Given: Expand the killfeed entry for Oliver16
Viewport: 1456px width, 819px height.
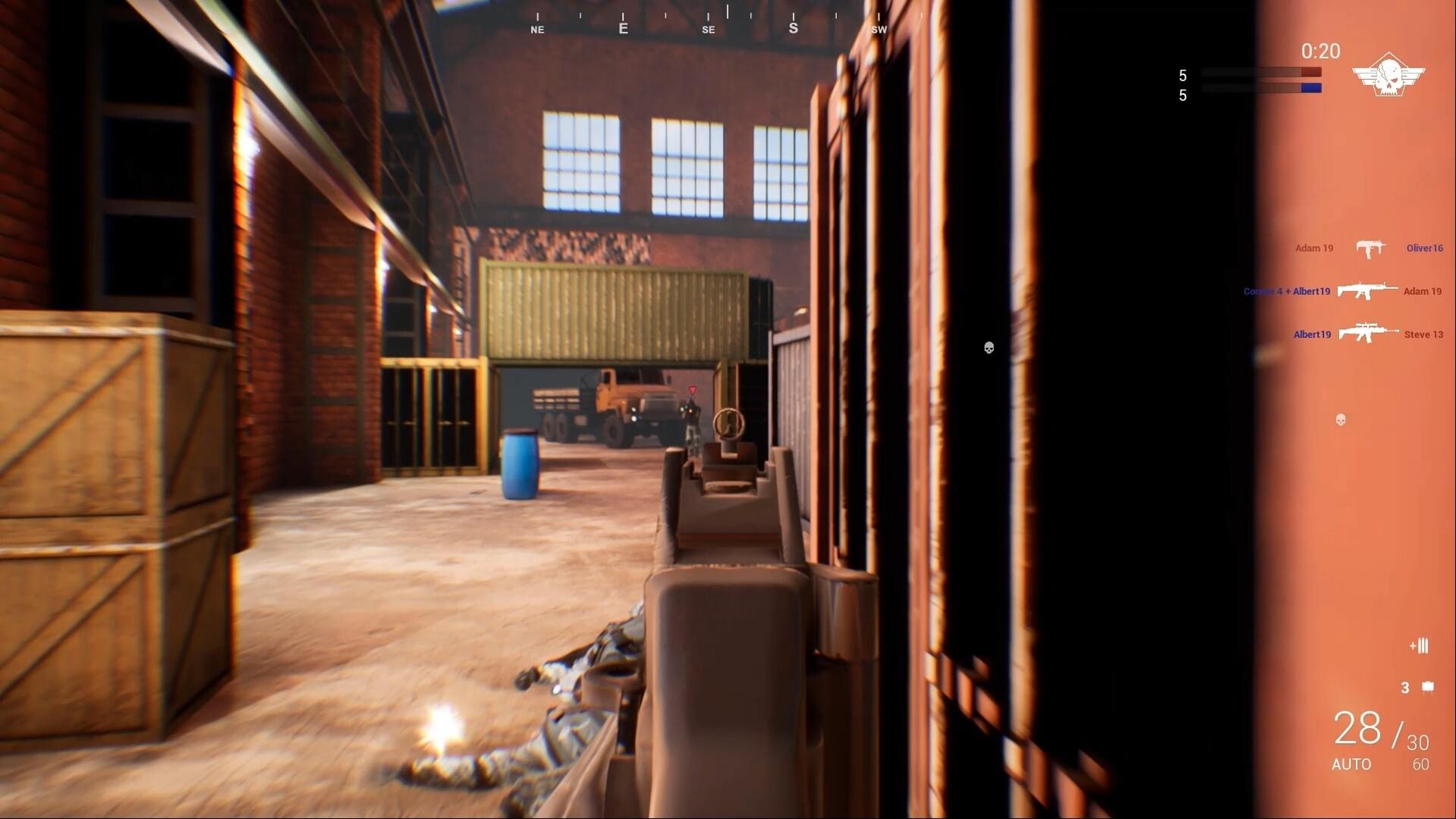Looking at the screenshot, I should 1423,248.
